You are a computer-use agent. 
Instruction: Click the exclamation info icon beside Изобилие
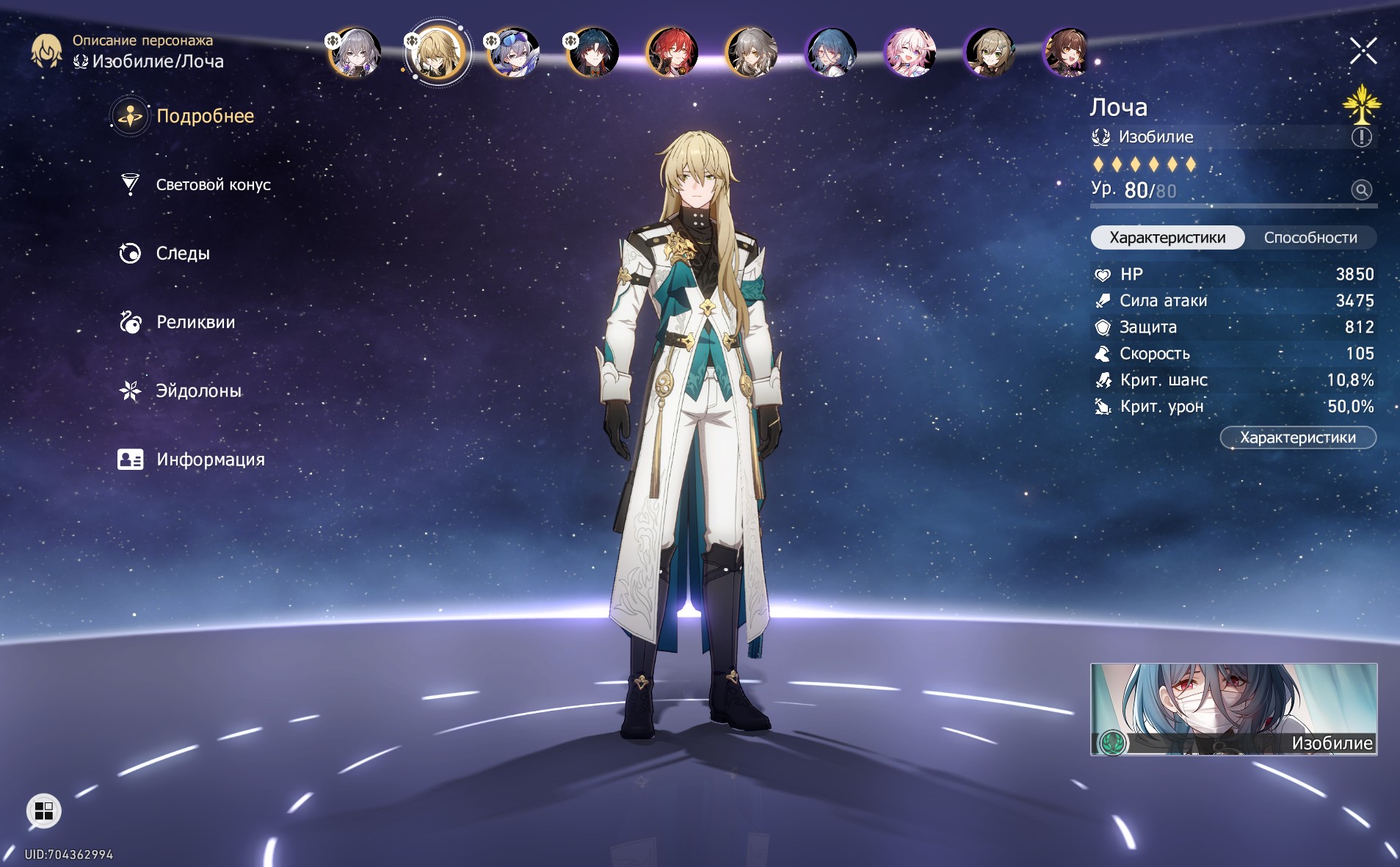(1361, 137)
